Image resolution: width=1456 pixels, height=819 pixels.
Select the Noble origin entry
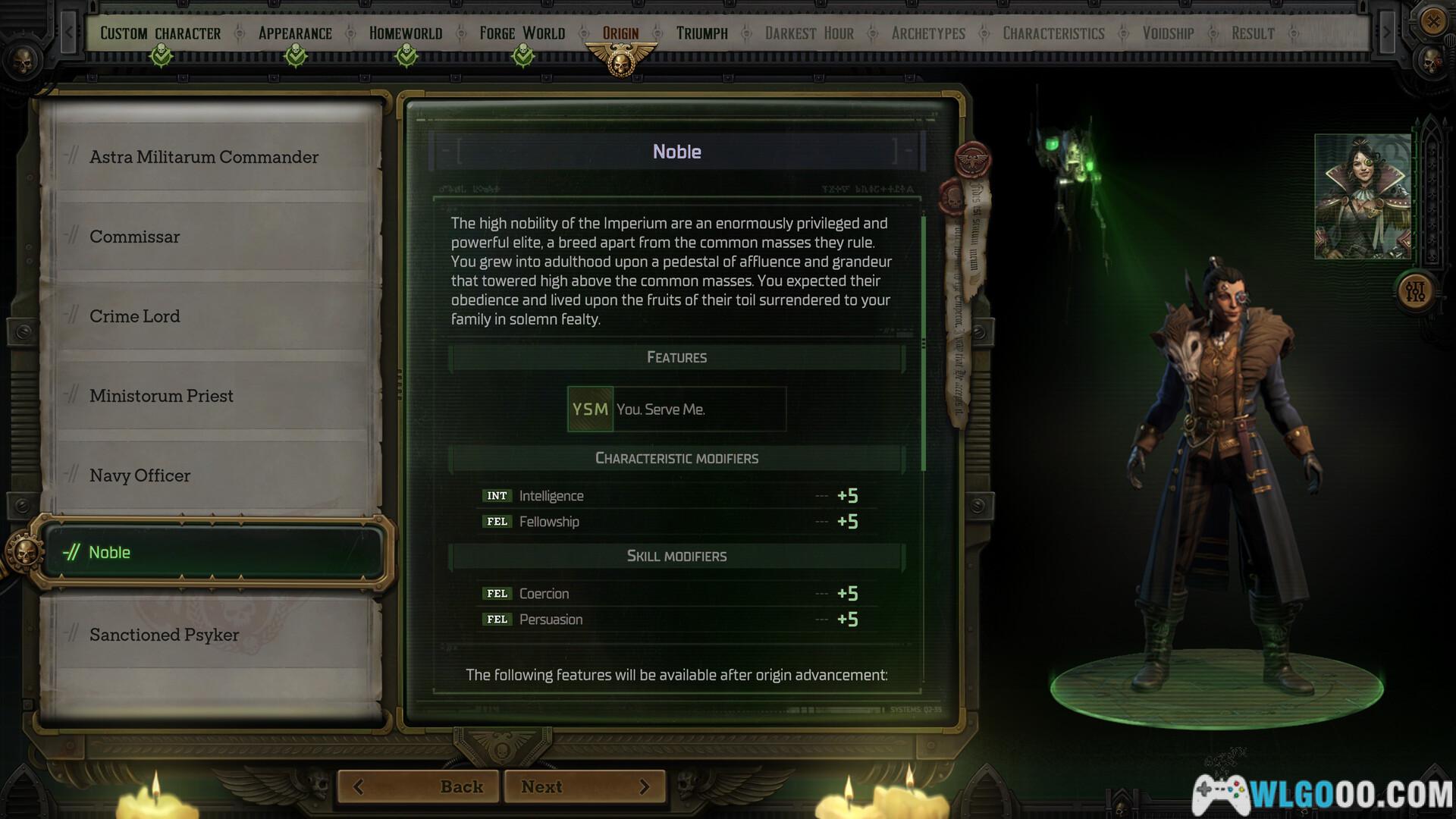(212, 552)
